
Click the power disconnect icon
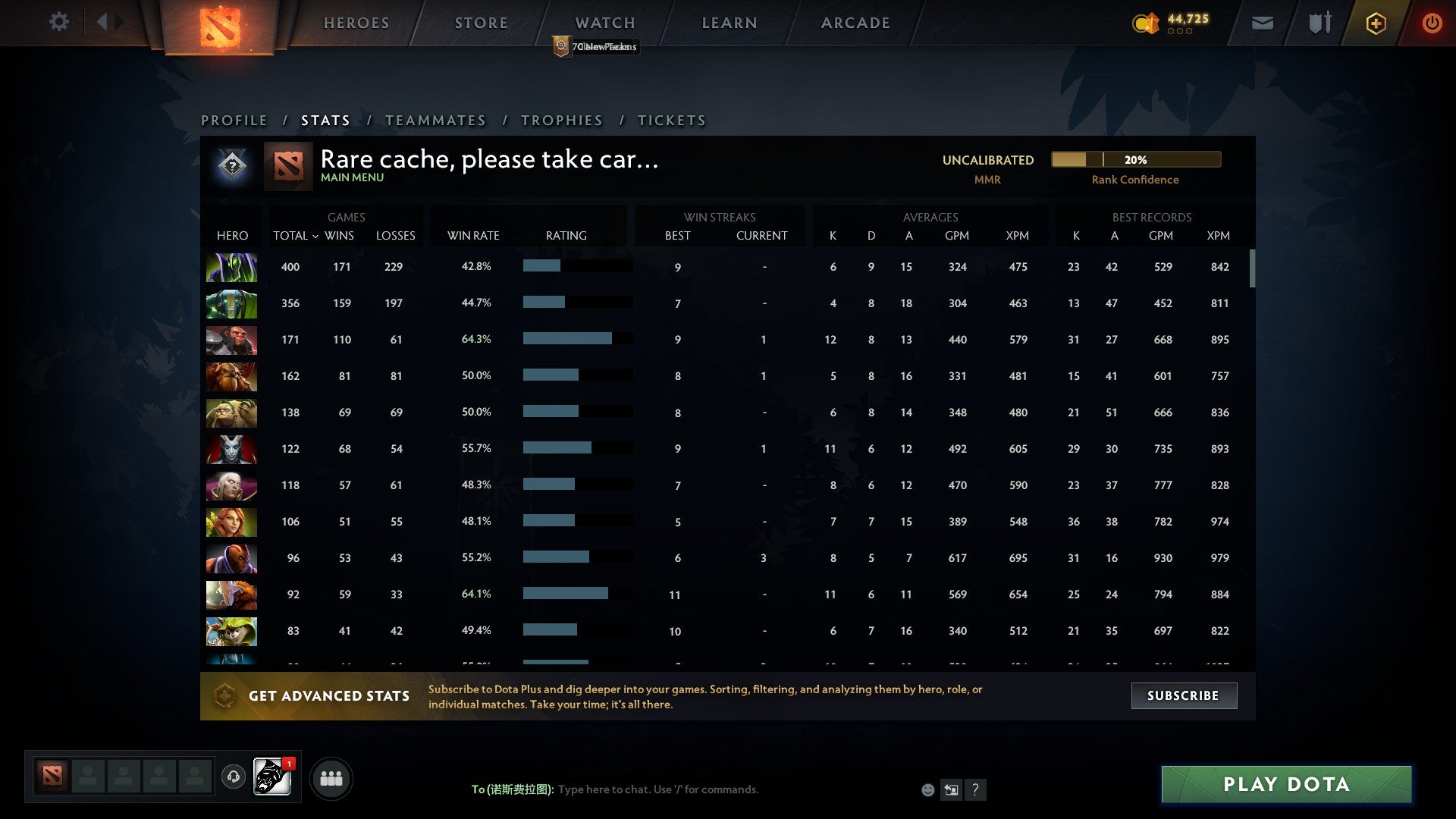pos(1432,23)
